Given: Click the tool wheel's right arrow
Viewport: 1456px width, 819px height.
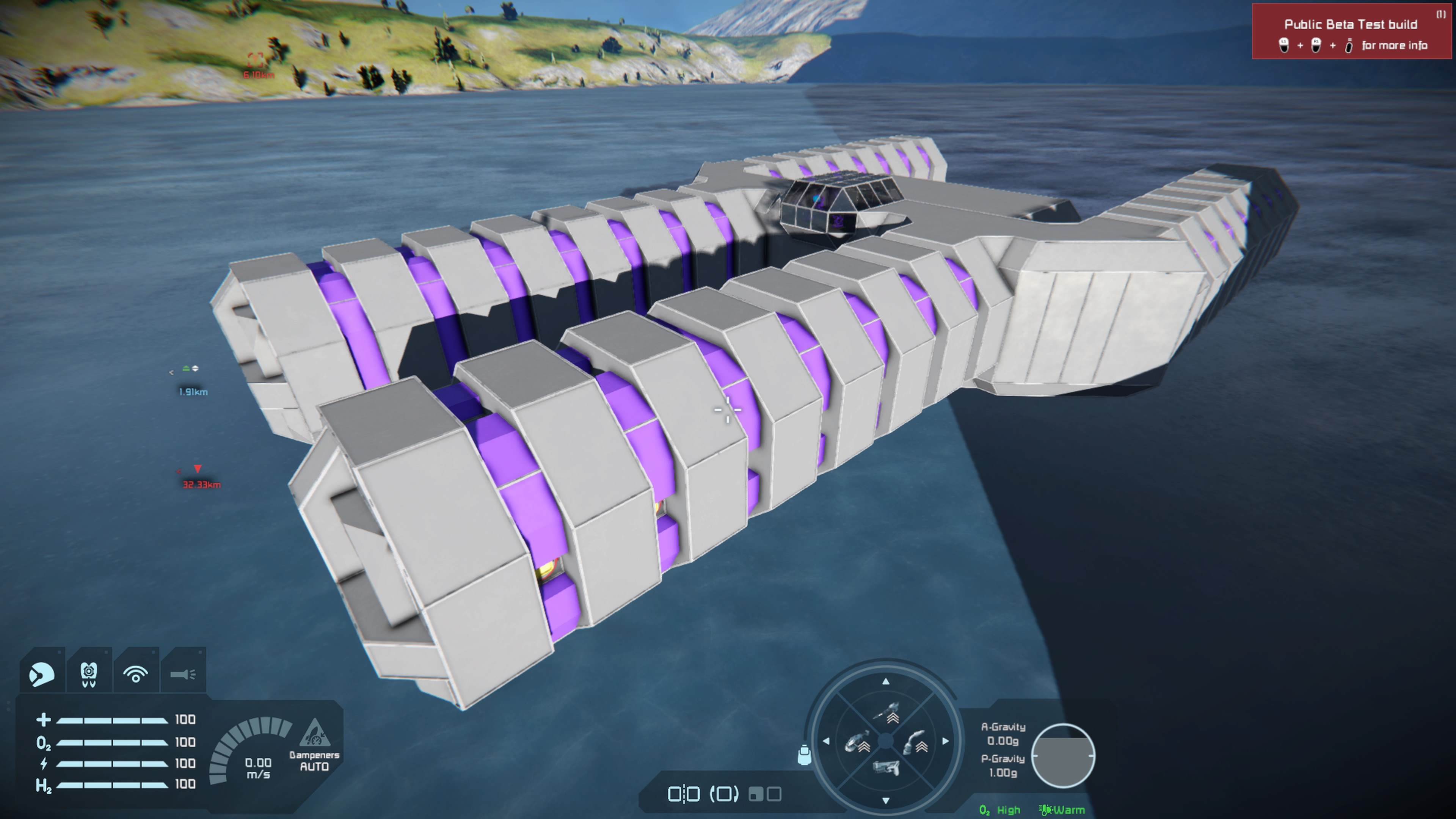Looking at the screenshot, I should coord(946,741).
